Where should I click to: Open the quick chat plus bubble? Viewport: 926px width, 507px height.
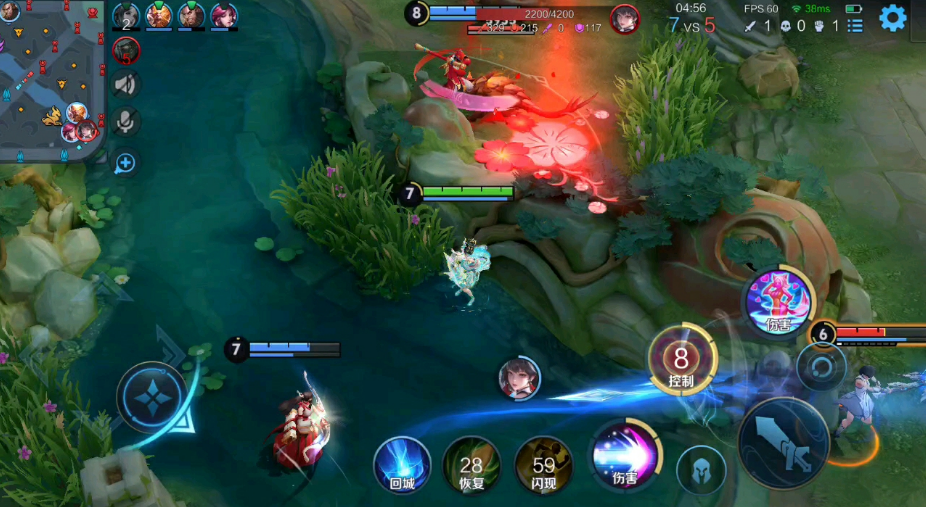125,162
